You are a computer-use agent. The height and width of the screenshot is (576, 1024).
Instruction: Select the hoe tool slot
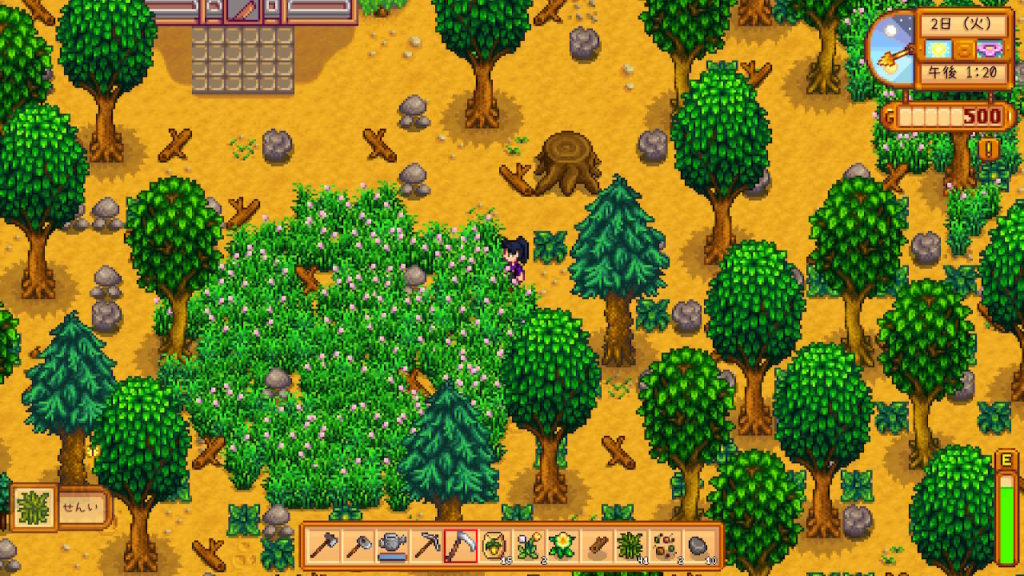358,547
